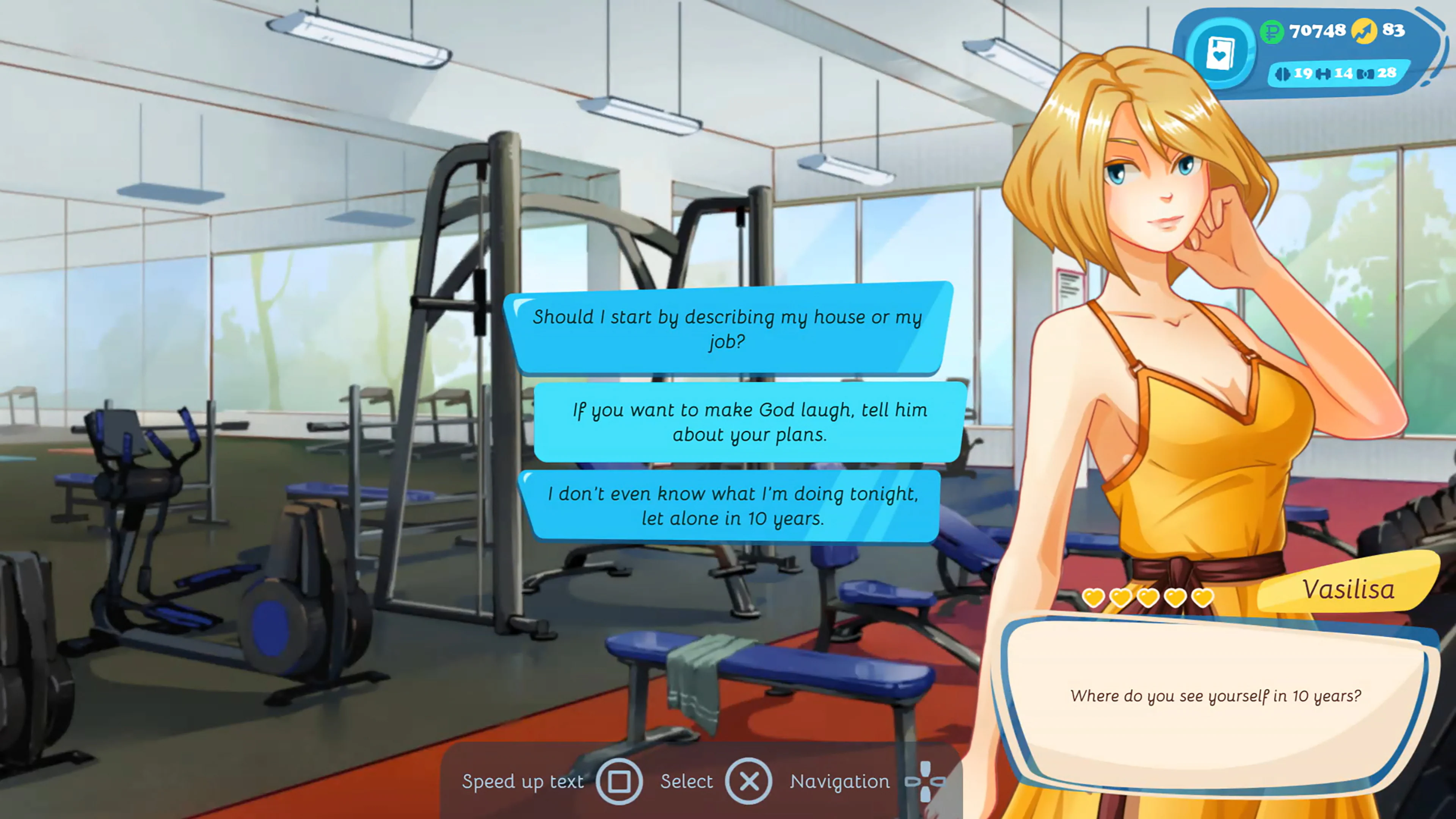Screen dimensions: 1456x819
Task: Click the Navigation d-pad icon
Action: 925,782
